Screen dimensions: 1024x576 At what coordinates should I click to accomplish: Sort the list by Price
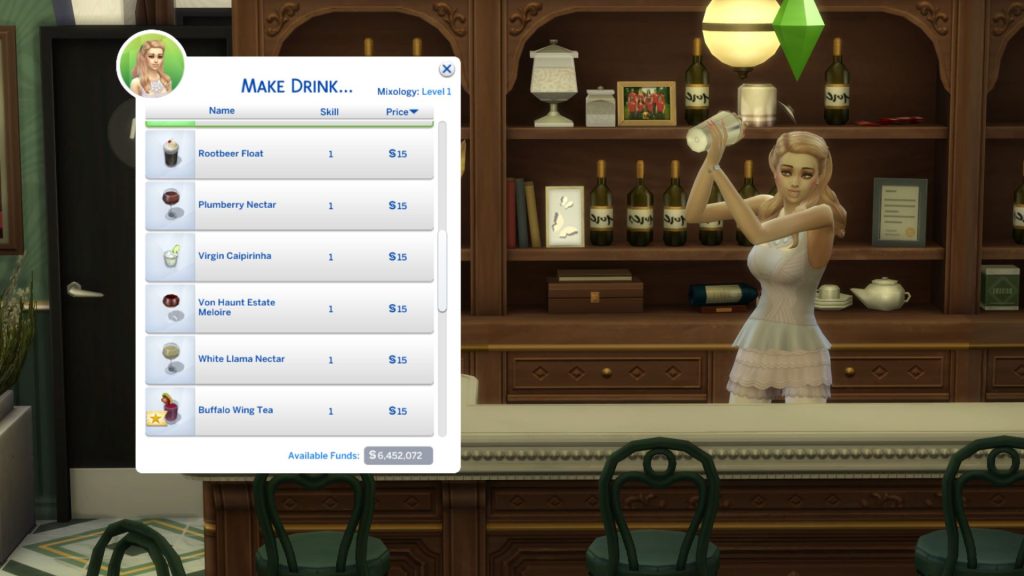[x=401, y=112]
